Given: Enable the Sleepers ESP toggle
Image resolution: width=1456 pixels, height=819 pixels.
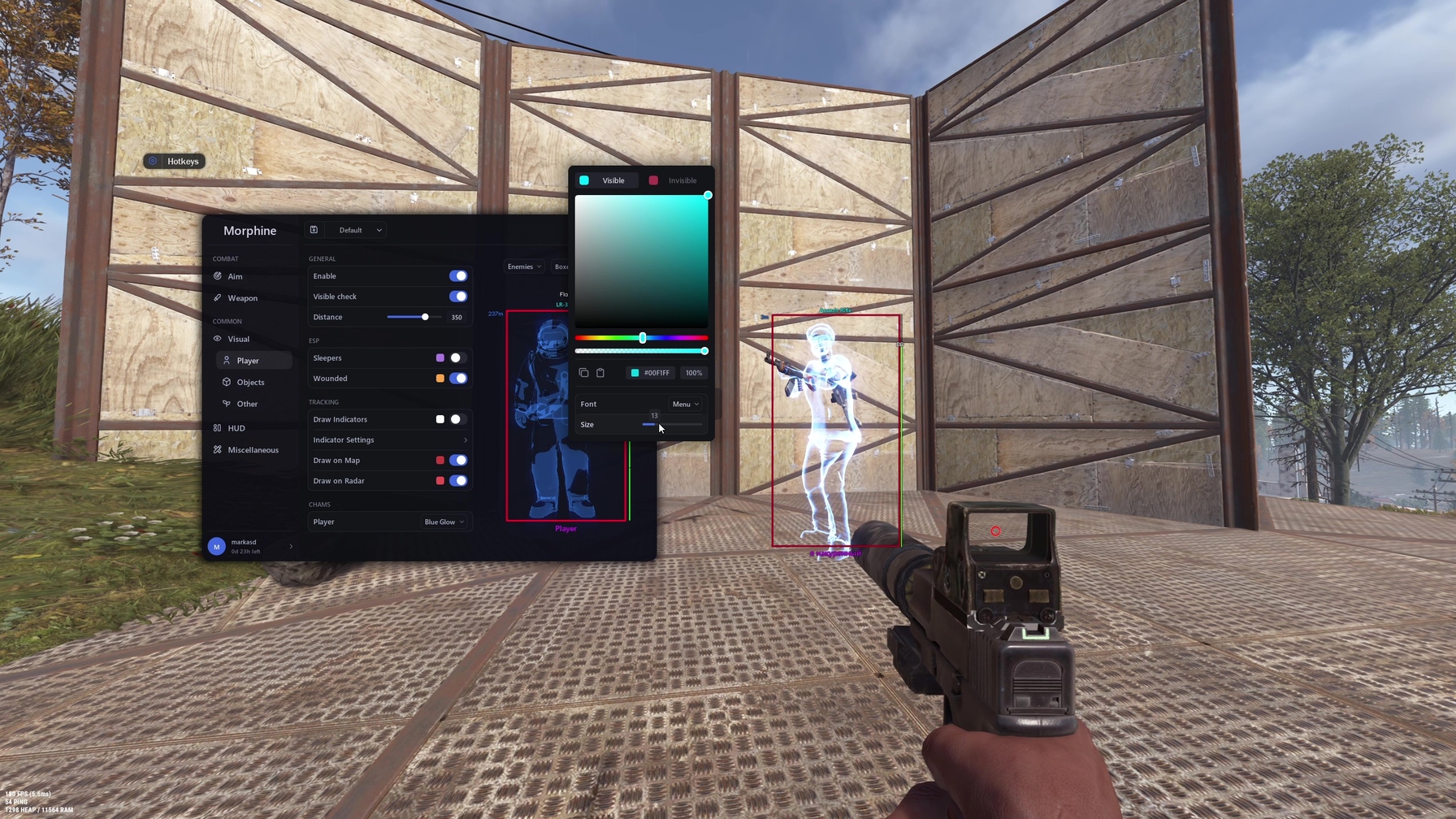Looking at the screenshot, I should [x=456, y=357].
